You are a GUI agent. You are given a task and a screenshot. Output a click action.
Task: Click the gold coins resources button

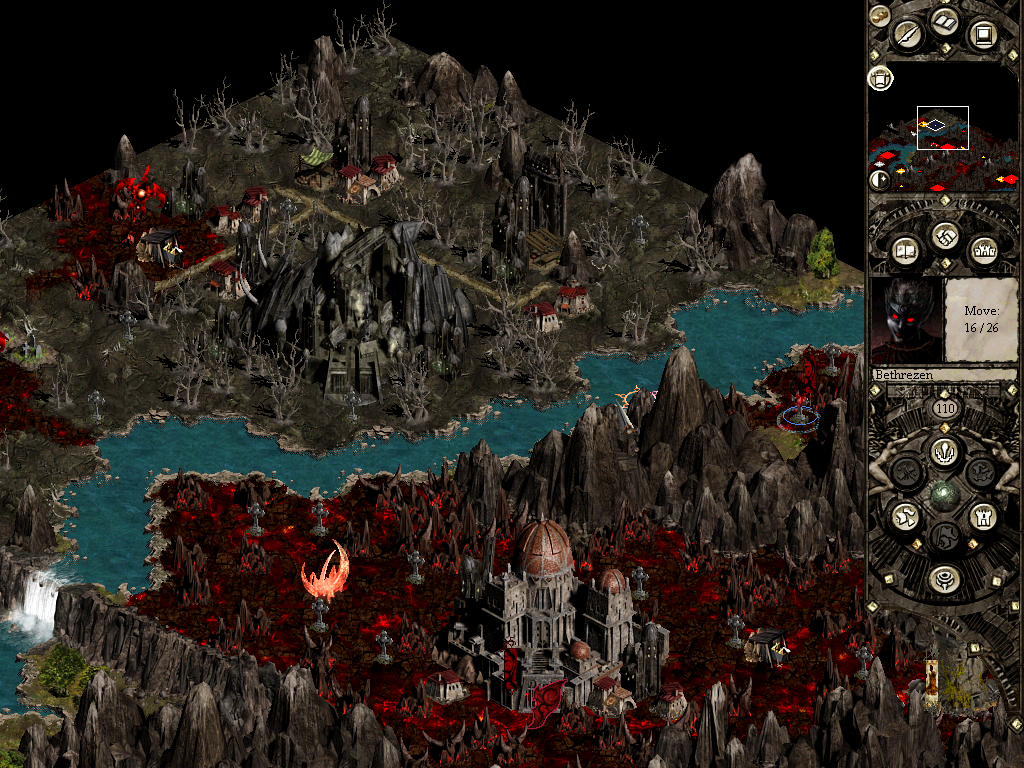coord(879,14)
